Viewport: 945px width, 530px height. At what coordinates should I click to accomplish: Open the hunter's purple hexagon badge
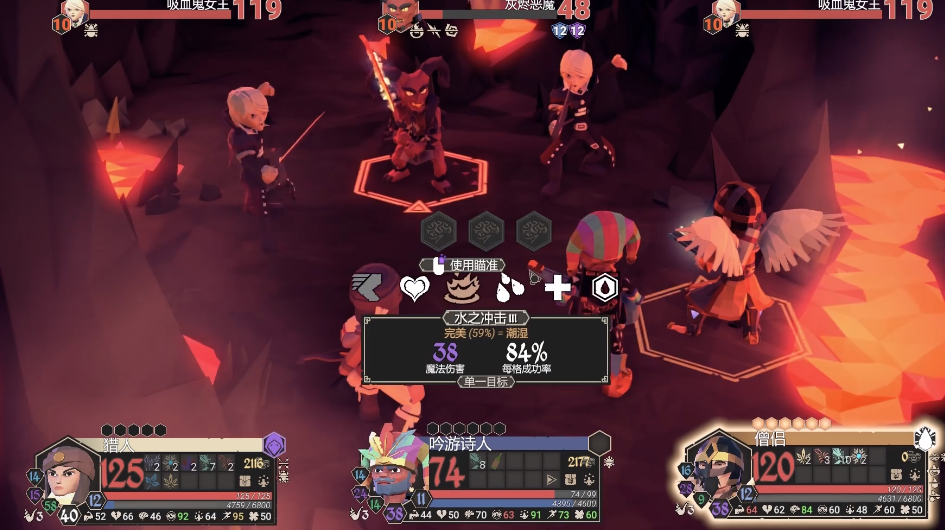[274, 444]
